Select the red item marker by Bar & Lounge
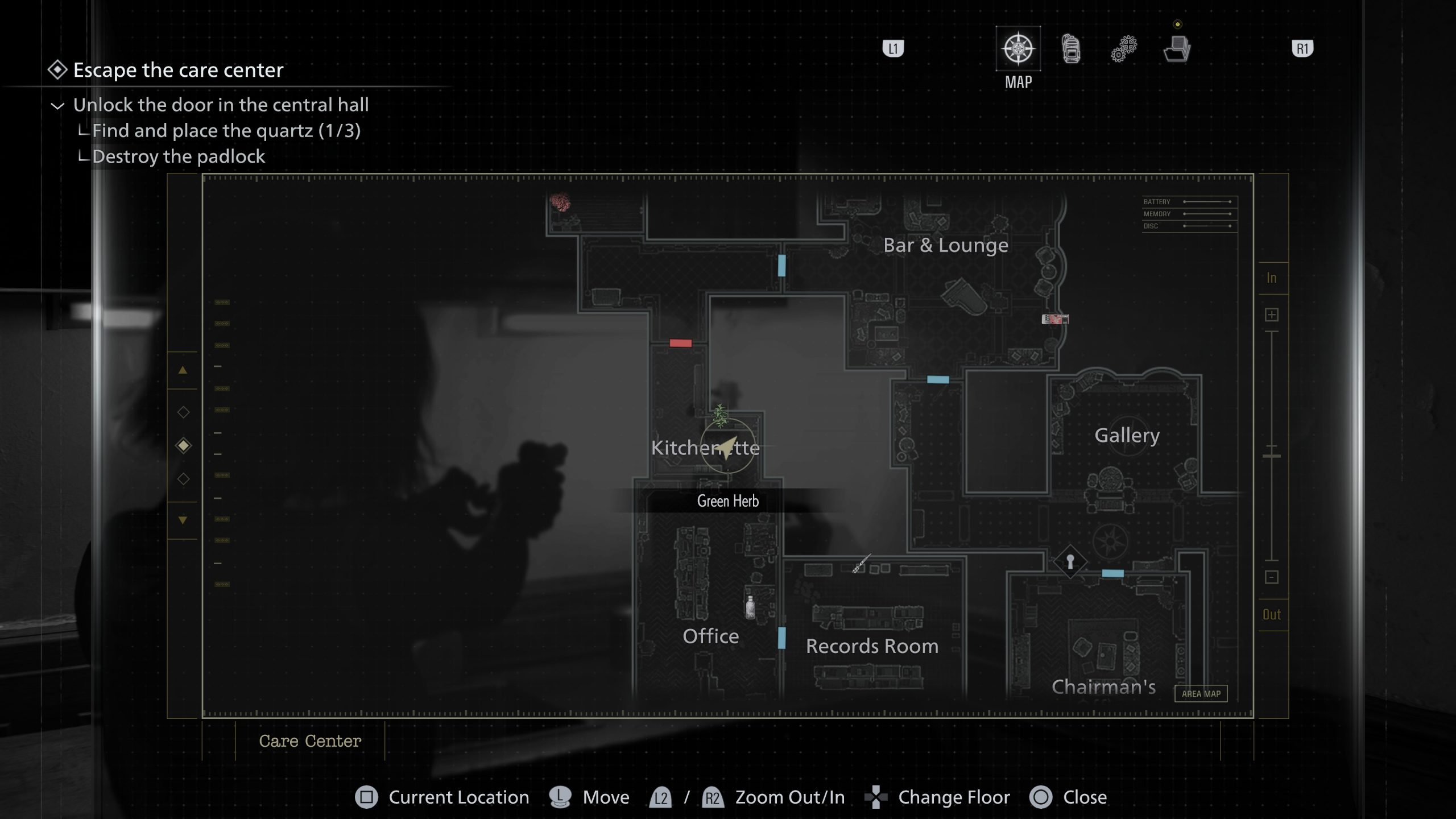Screen dimensions: 1456x819 [1055, 319]
